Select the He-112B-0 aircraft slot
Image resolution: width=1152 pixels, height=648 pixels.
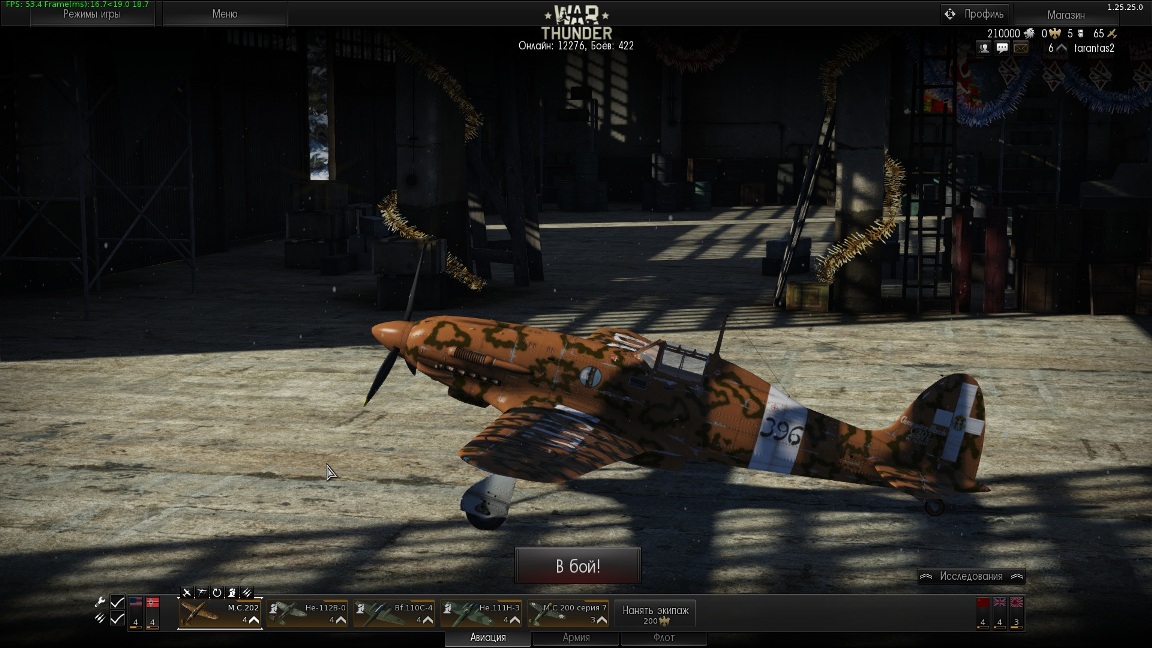(x=307, y=612)
